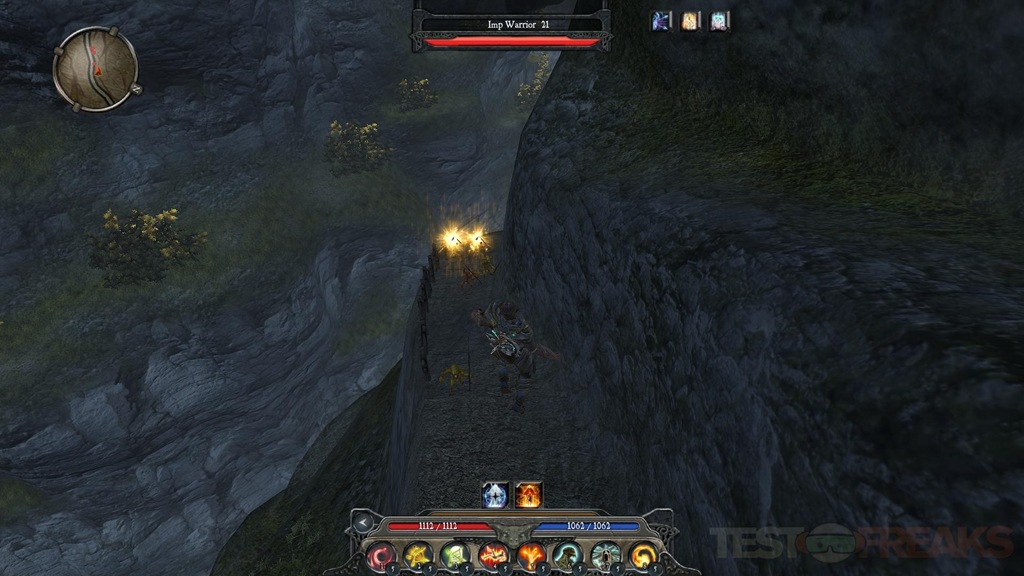Select the blue crystal shield buff icon
This screenshot has height=576, width=1024.
(x=495, y=494)
